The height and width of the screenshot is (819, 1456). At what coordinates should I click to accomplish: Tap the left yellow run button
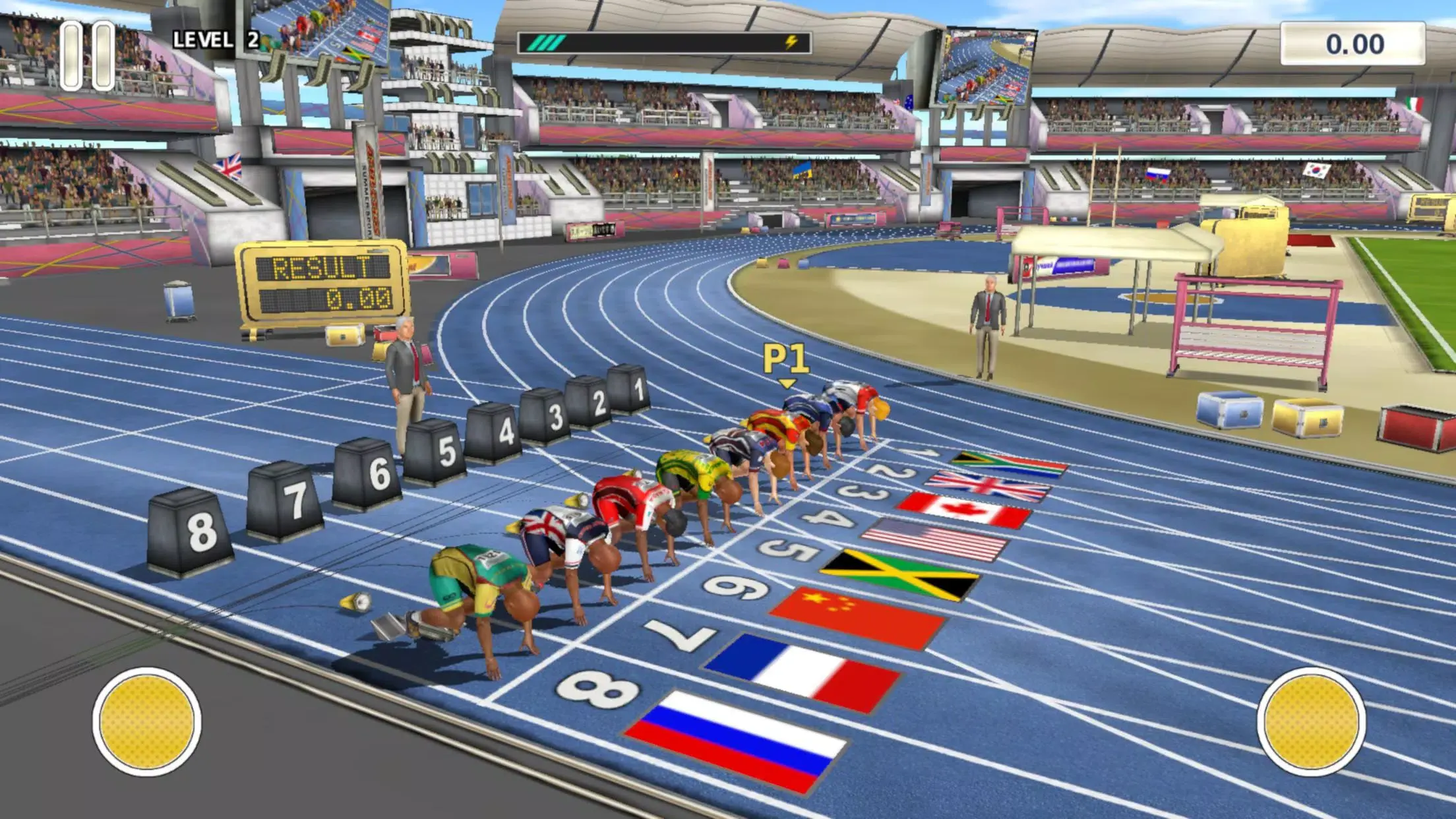[146, 721]
